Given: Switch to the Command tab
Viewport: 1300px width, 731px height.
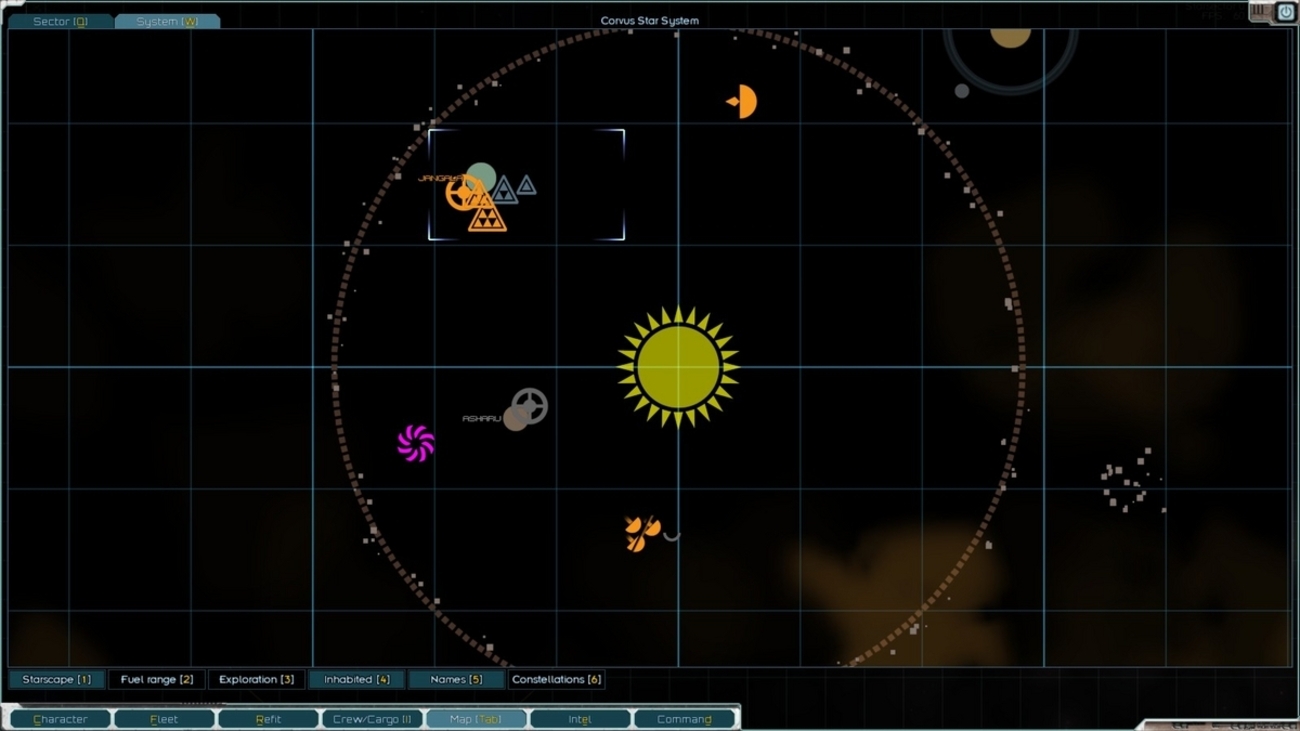Looking at the screenshot, I should pyautogui.click(x=684, y=719).
